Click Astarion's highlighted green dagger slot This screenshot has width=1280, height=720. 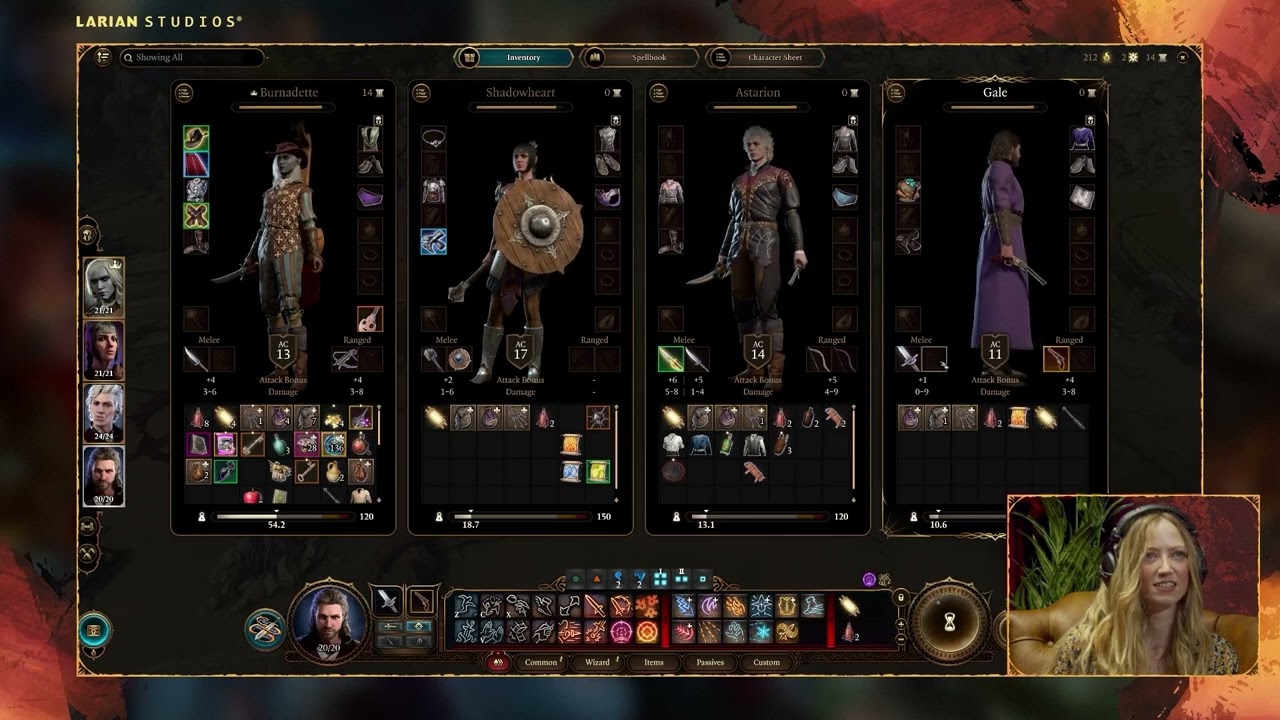670,359
